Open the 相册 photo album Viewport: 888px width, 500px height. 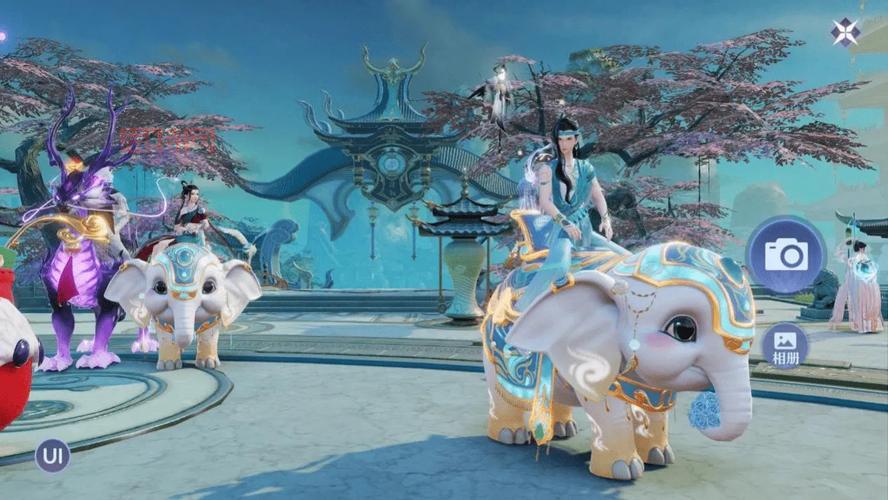[785, 345]
